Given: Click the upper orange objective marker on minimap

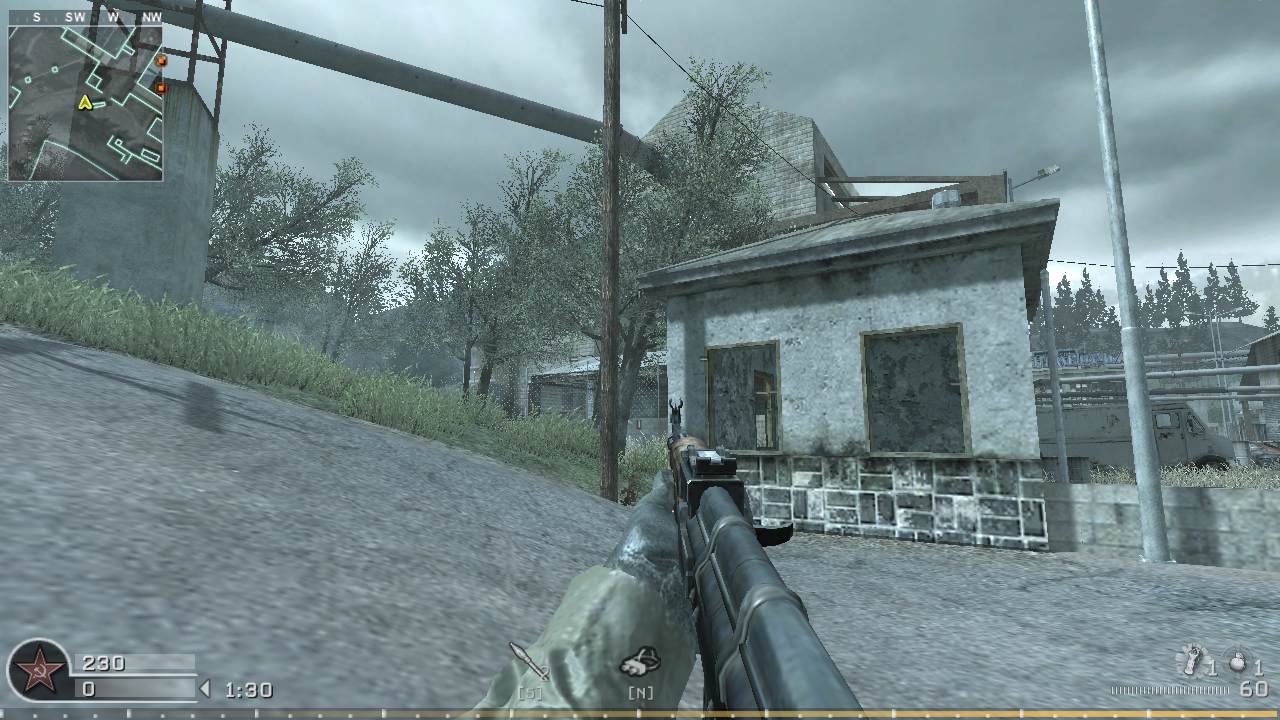Looking at the screenshot, I should [162, 60].
